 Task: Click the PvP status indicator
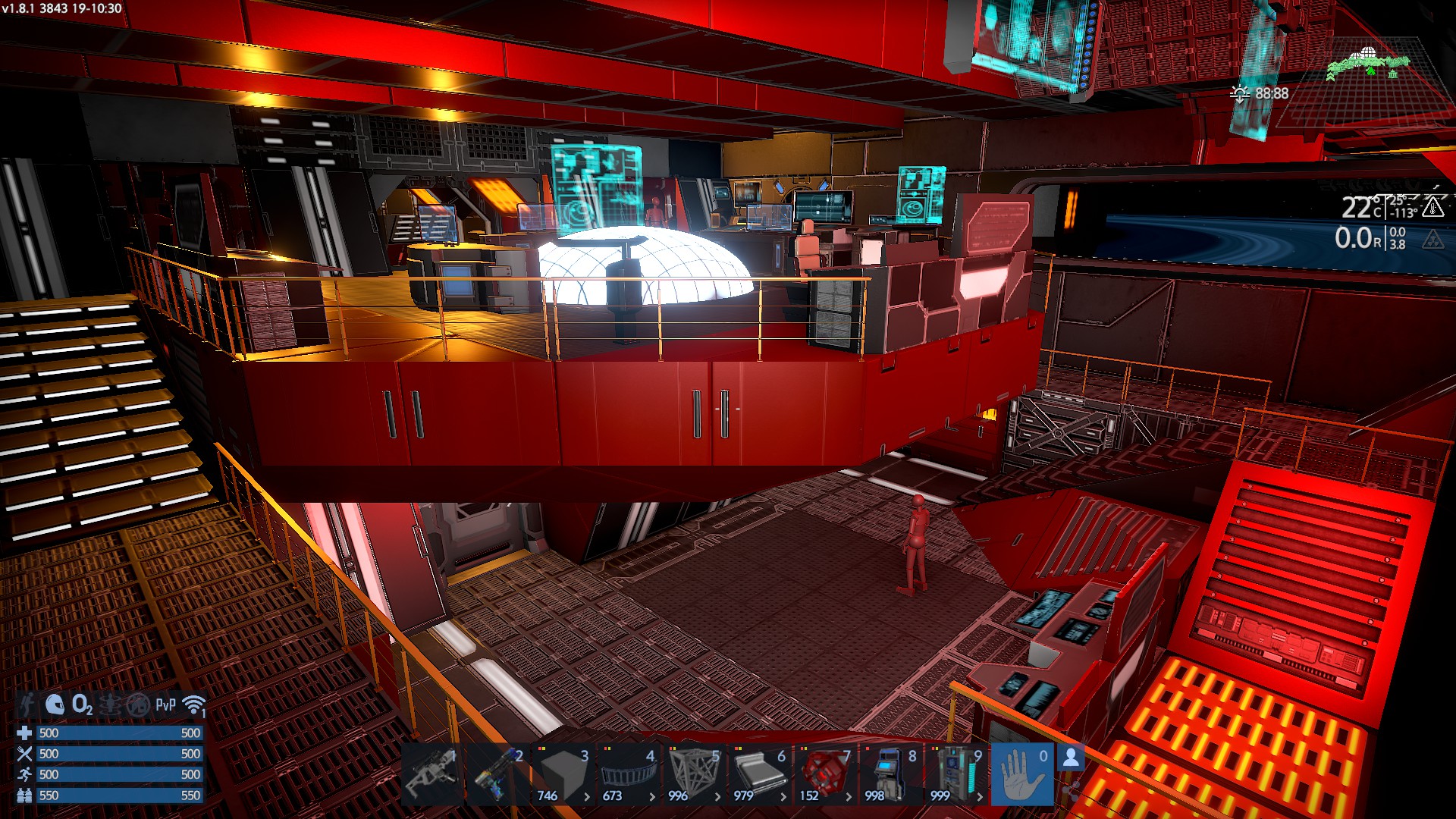tap(165, 705)
